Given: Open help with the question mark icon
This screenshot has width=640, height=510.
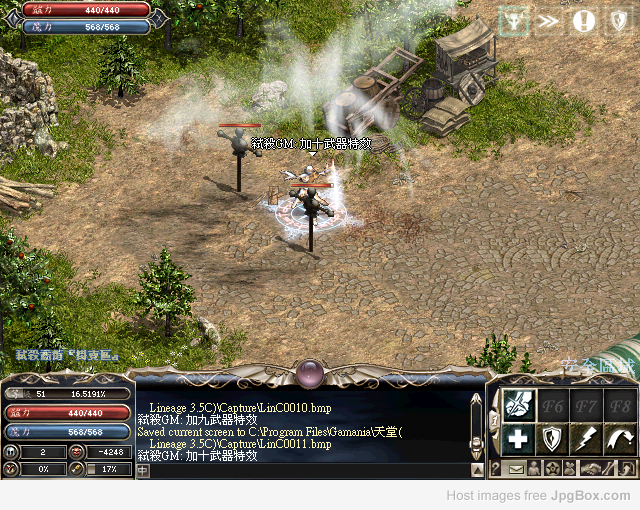Looking at the screenshot, I should click(x=496, y=468).
